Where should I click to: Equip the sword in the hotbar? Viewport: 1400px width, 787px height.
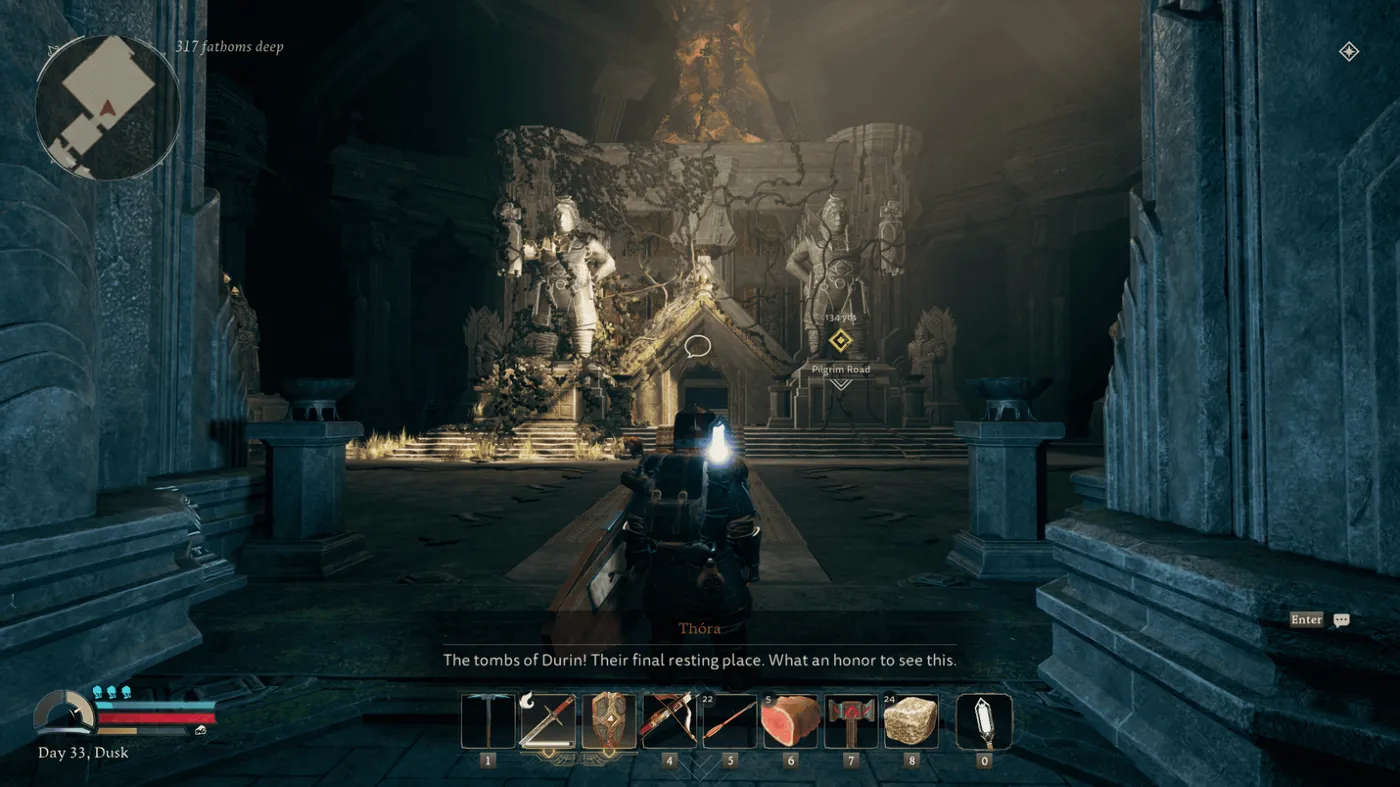click(x=548, y=721)
